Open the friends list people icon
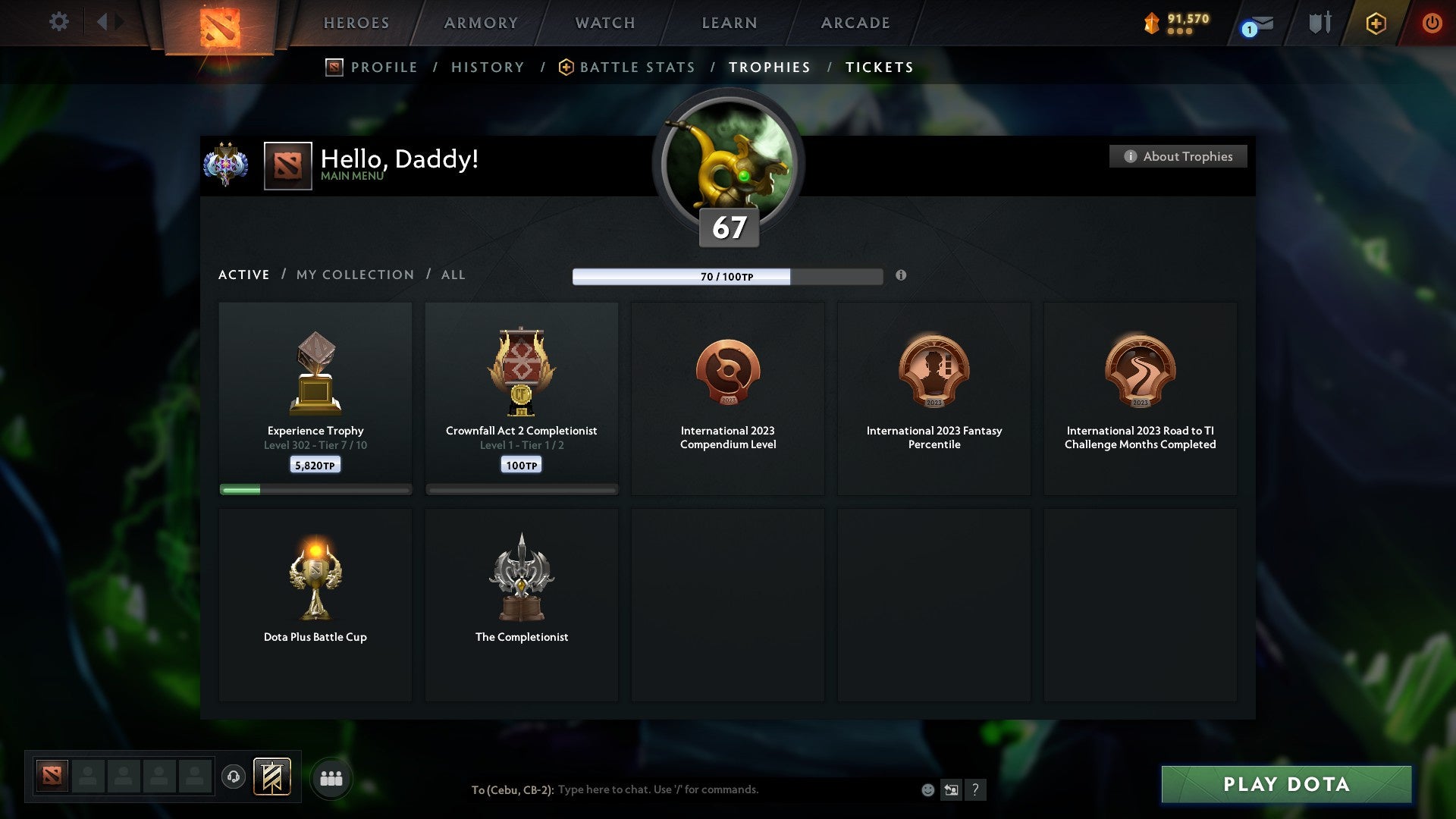The width and height of the screenshot is (1456, 819). click(331, 777)
